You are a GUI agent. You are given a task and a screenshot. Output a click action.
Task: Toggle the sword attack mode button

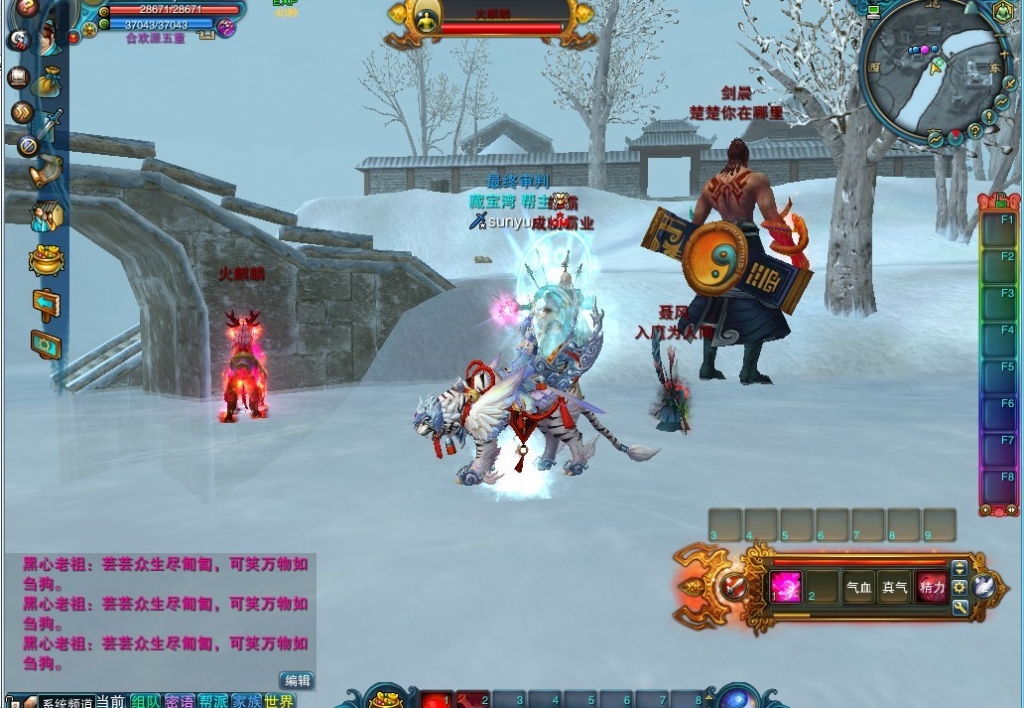point(735,588)
